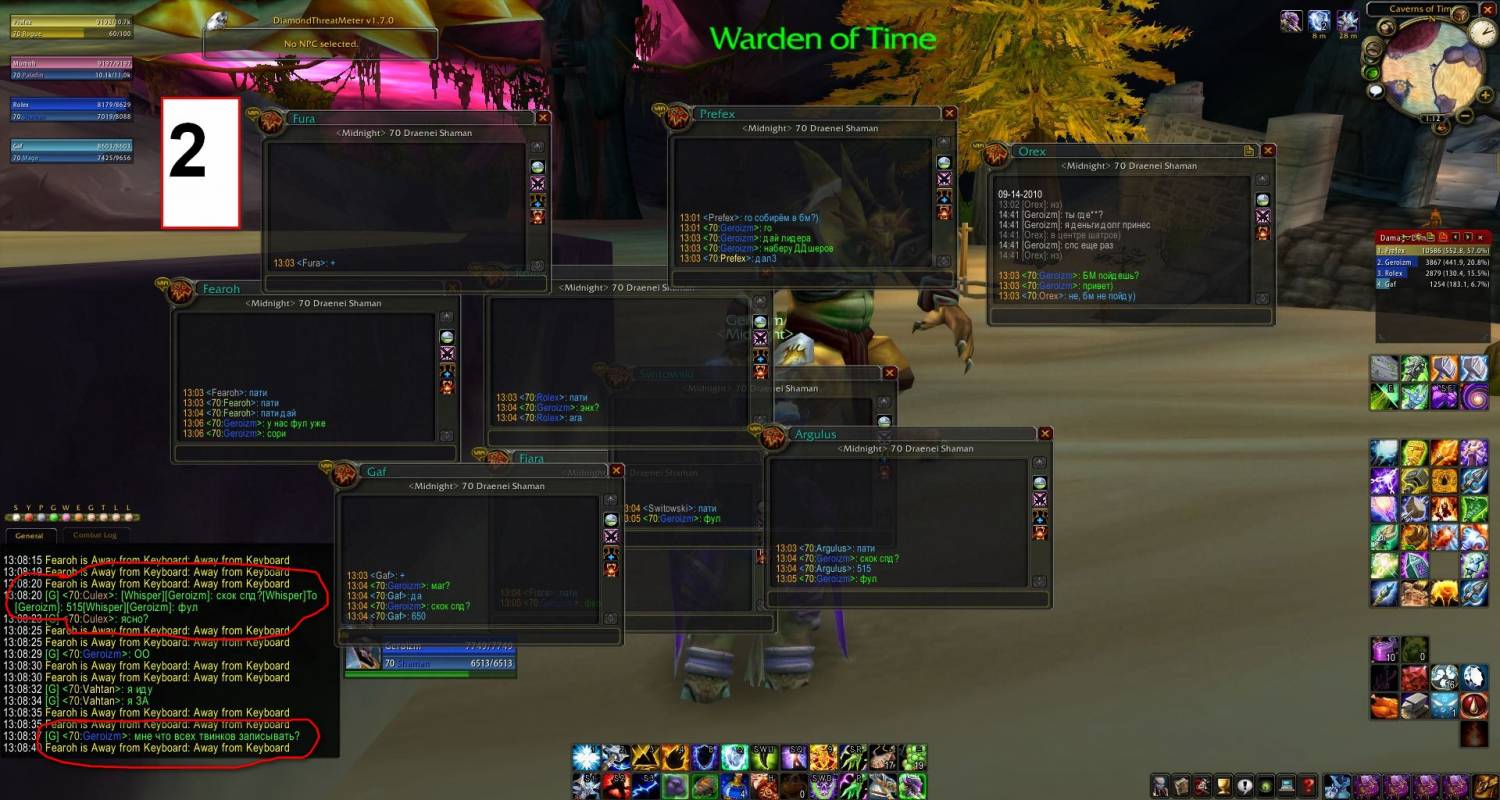Zoom out the minimap with minus button
The width and height of the screenshot is (1500, 800).
click(x=1465, y=116)
